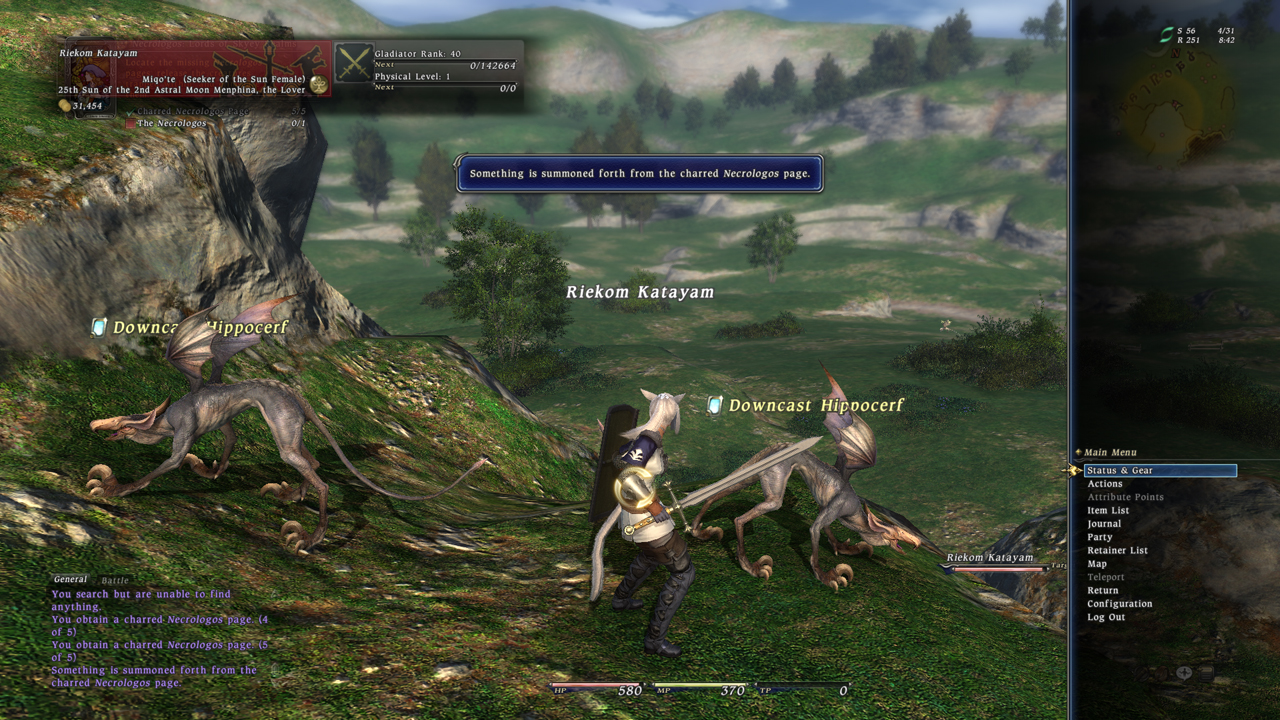Open the Journal menu entry
Viewport: 1280px width, 720px height.
click(1105, 523)
